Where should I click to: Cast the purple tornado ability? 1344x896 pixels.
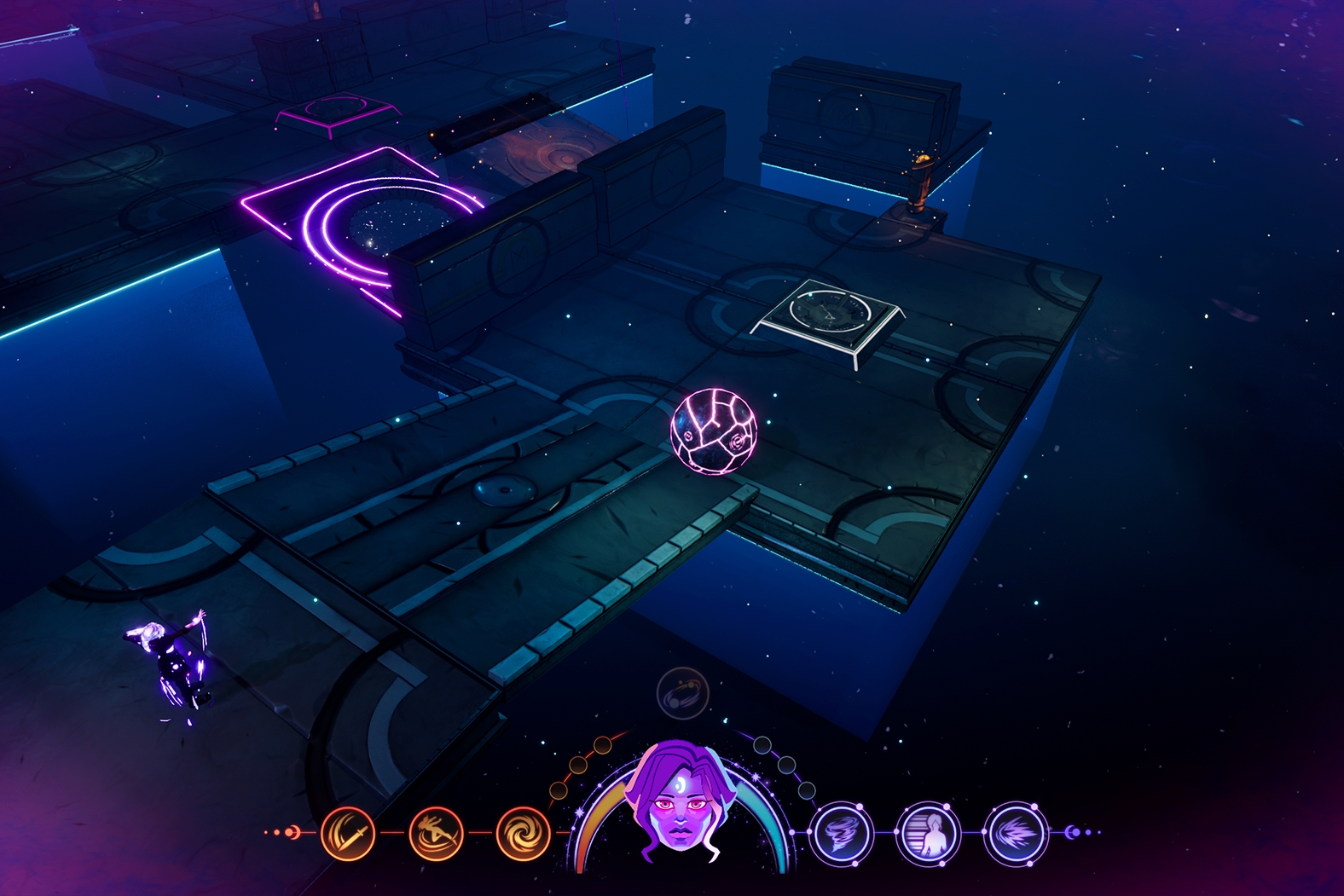840,833
